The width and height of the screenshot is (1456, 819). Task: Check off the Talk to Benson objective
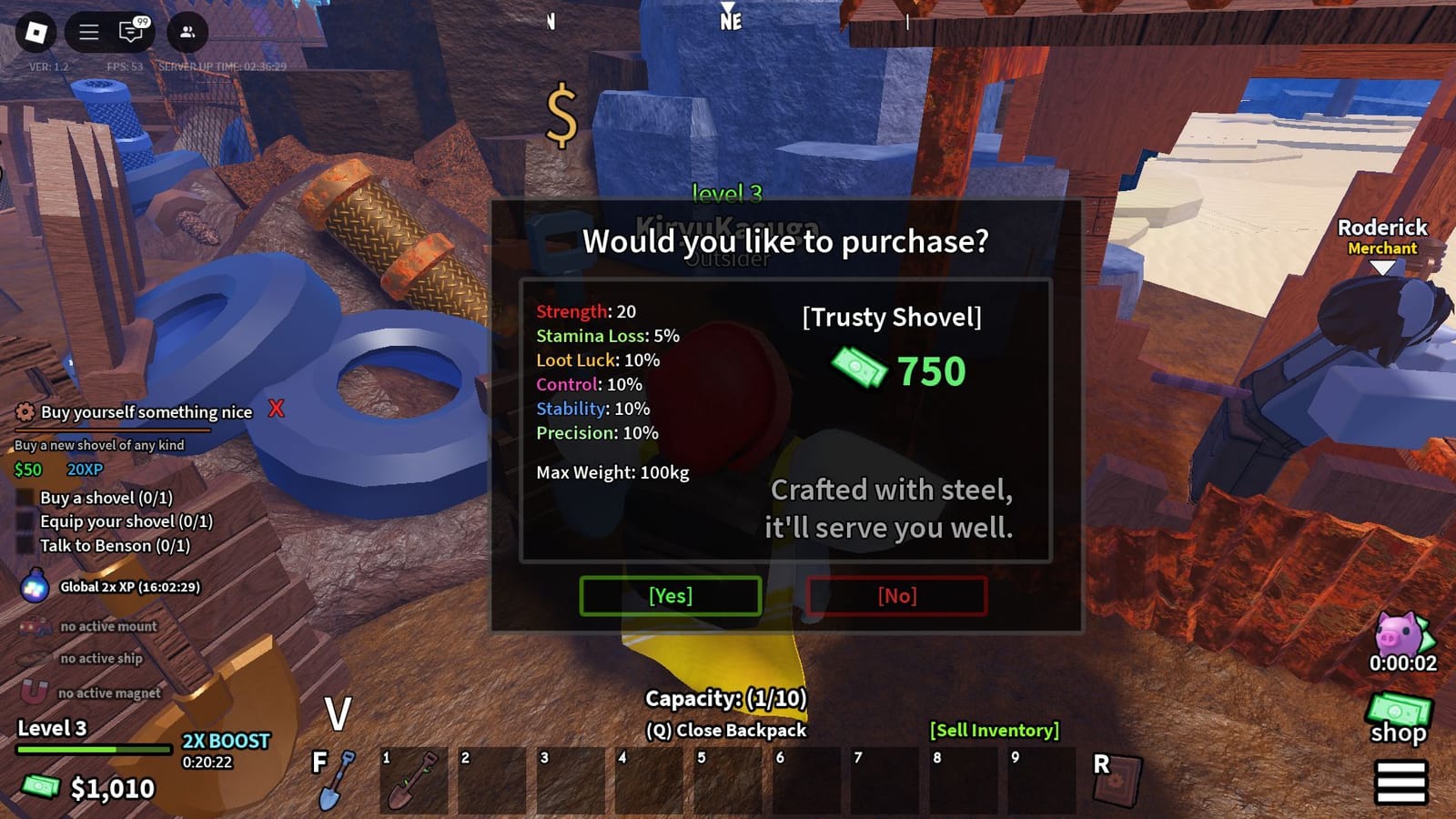(x=25, y=545)
